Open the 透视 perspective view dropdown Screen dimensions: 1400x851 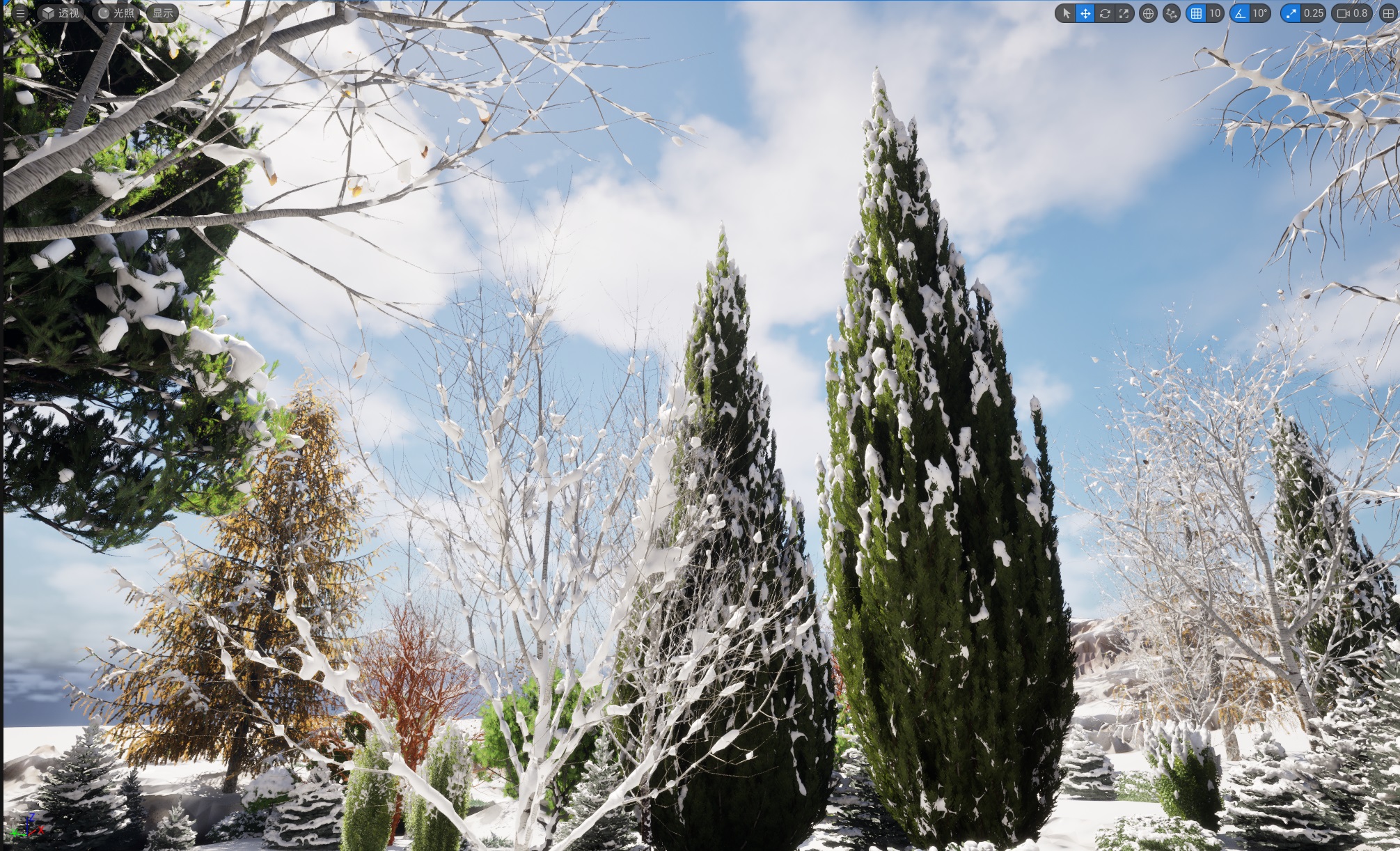click(x=63, y=13)
